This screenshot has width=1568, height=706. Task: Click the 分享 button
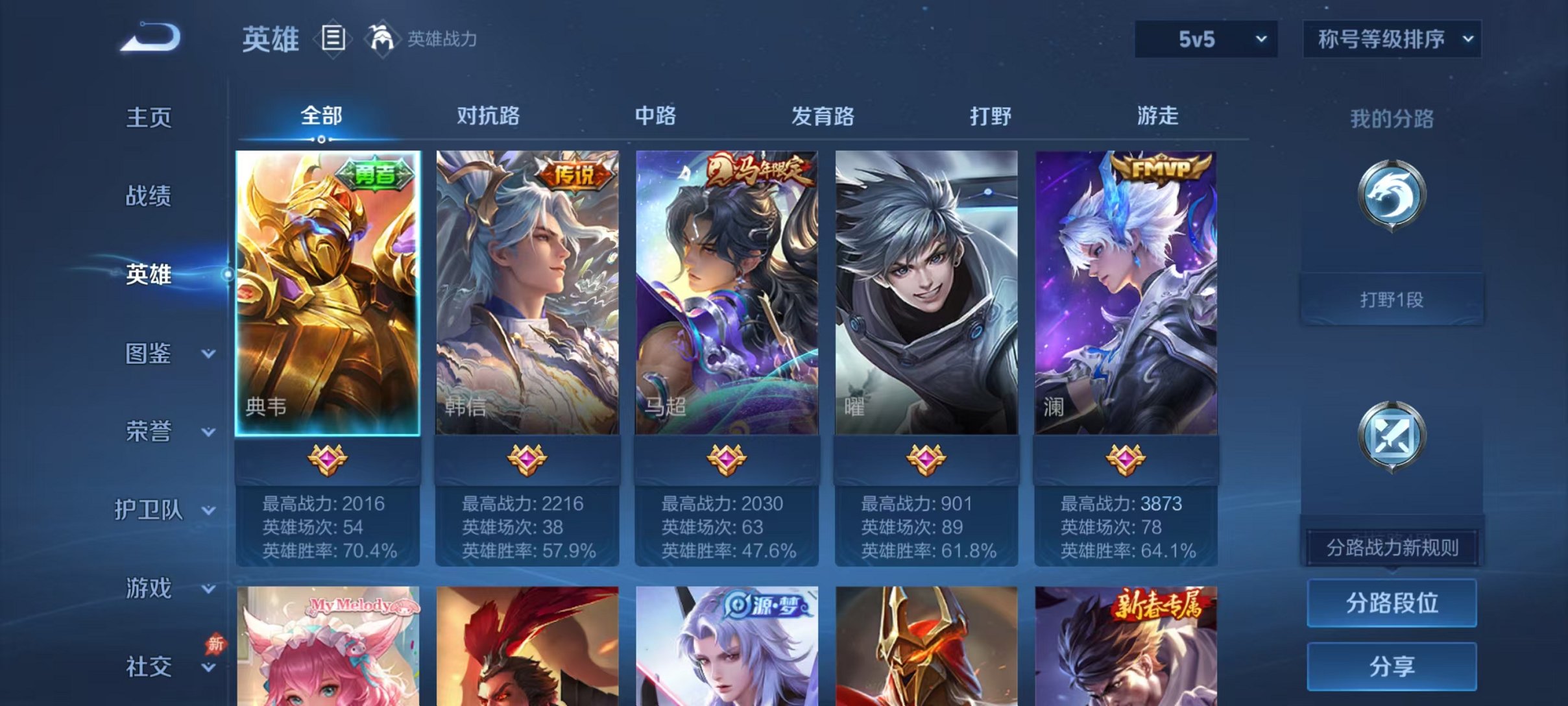coord(1392,666)
